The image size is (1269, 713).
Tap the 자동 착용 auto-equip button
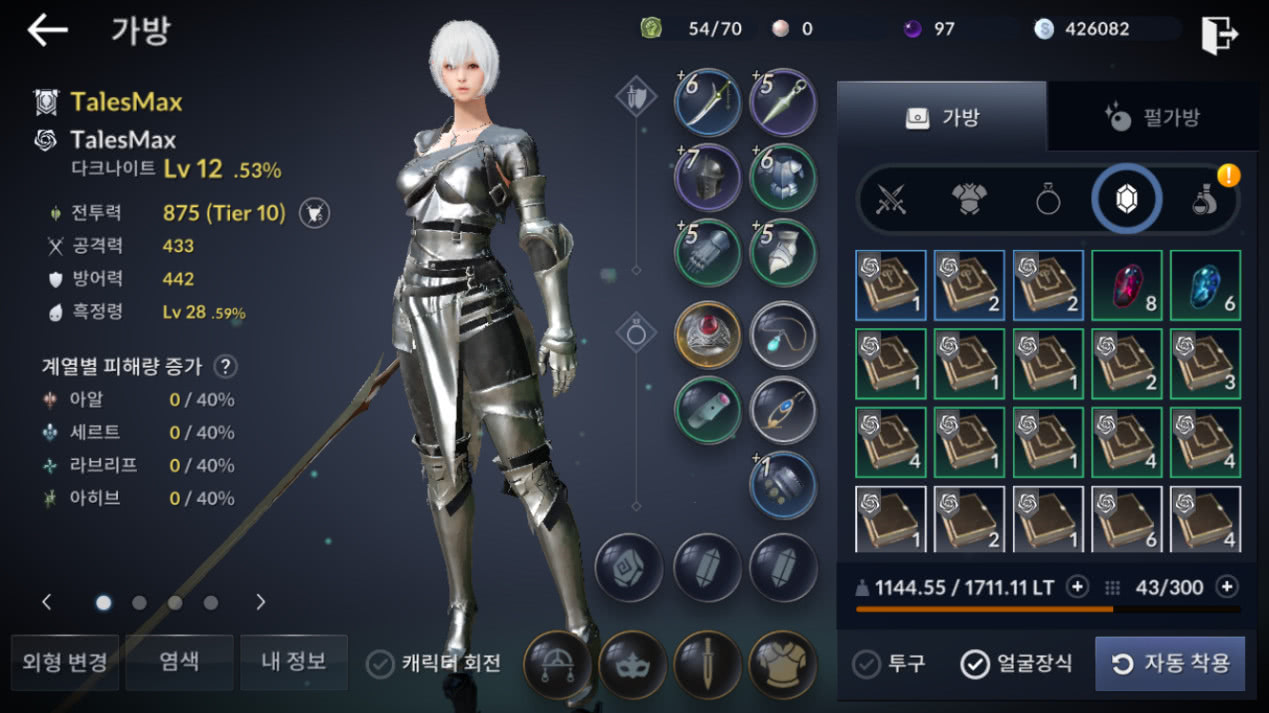tap(1170, 664)
